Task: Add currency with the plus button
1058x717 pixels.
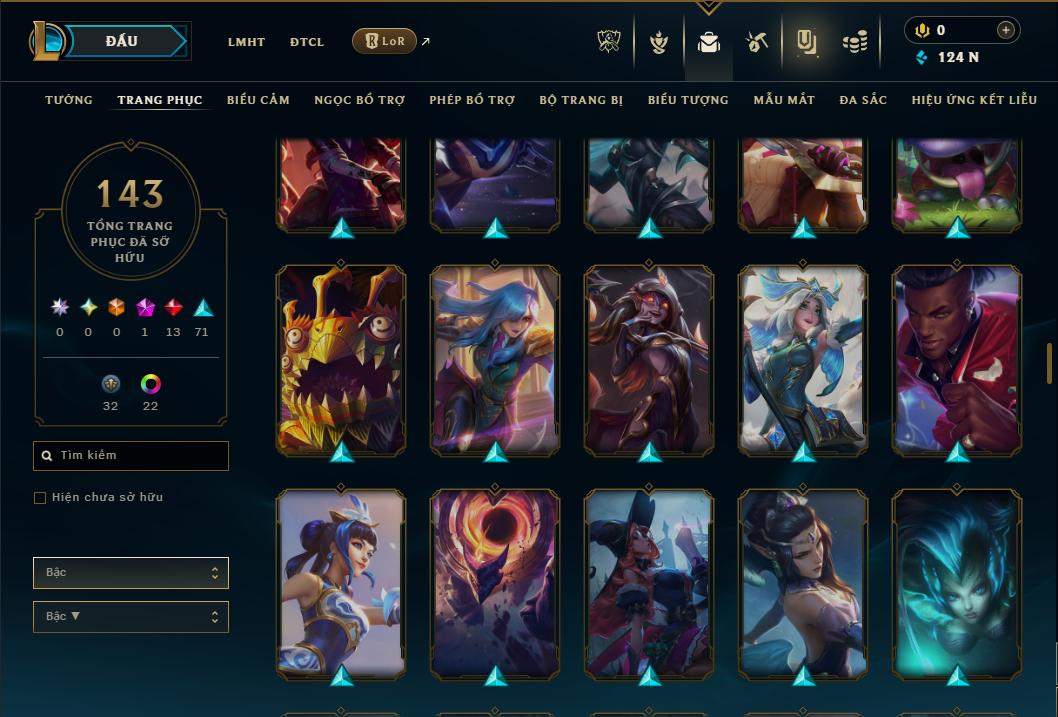Action: tap(1005, 30)
